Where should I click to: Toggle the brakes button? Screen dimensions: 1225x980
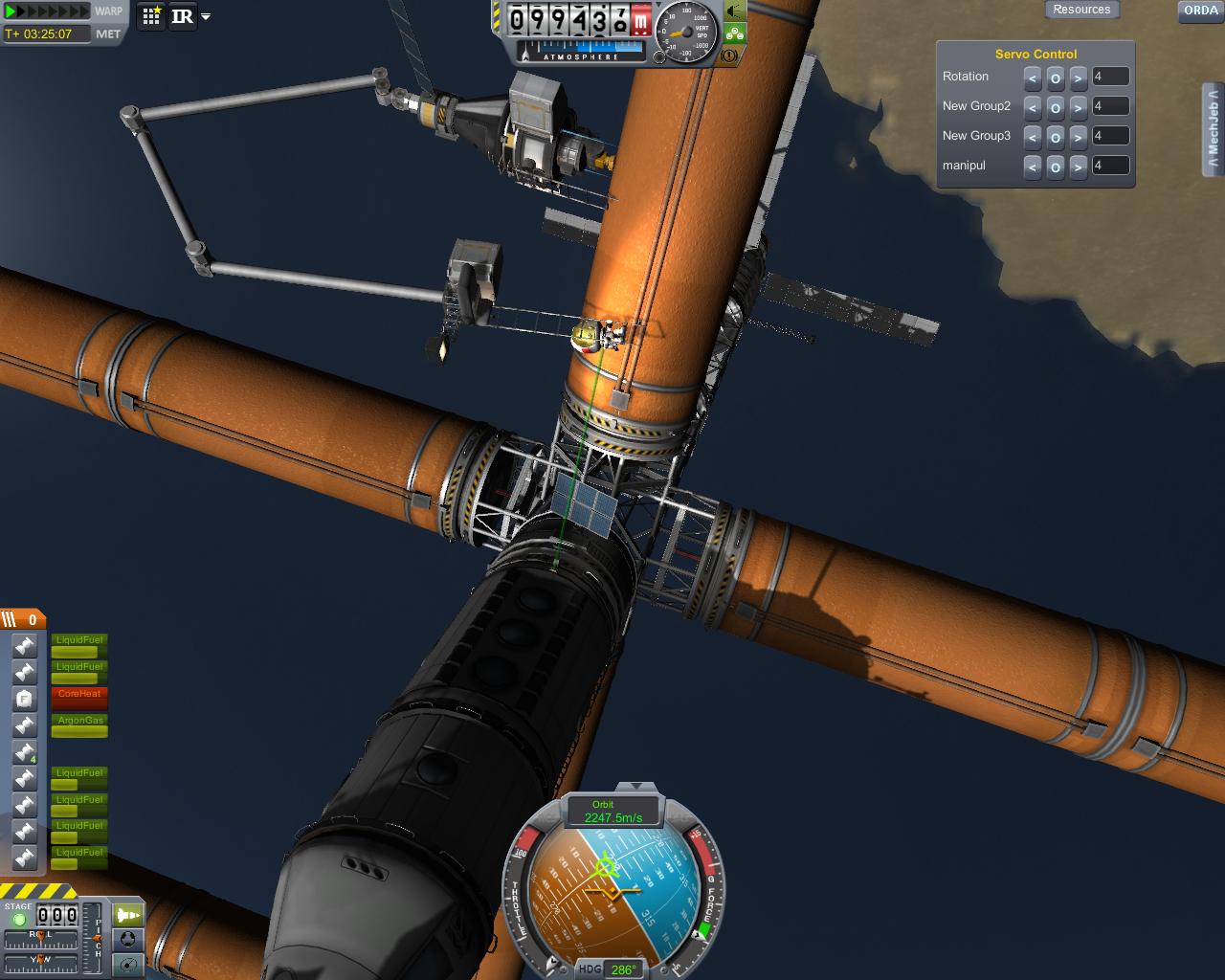click(x=729, y=56)
